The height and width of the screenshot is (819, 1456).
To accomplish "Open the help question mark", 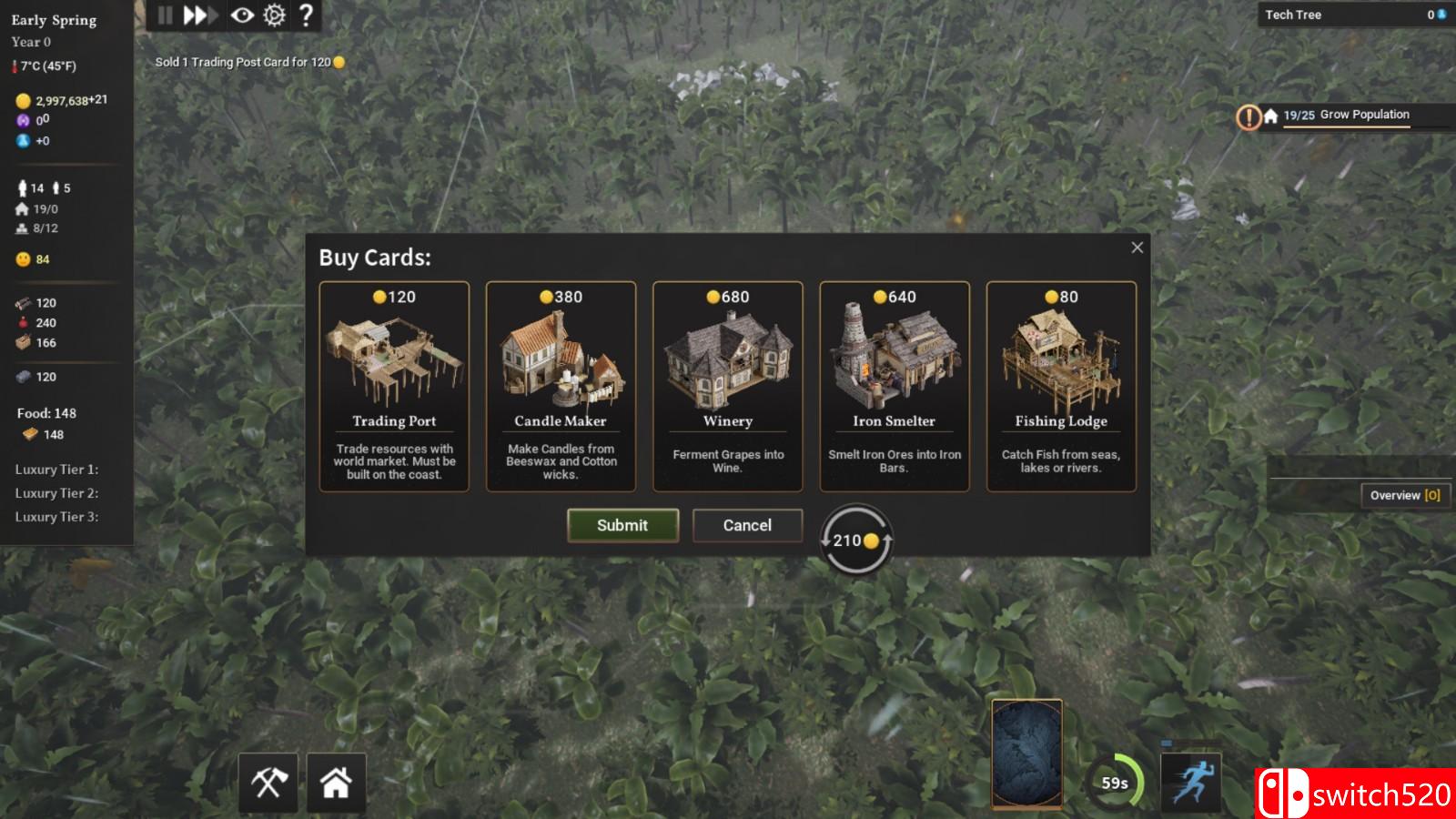I will click(307, 15).
